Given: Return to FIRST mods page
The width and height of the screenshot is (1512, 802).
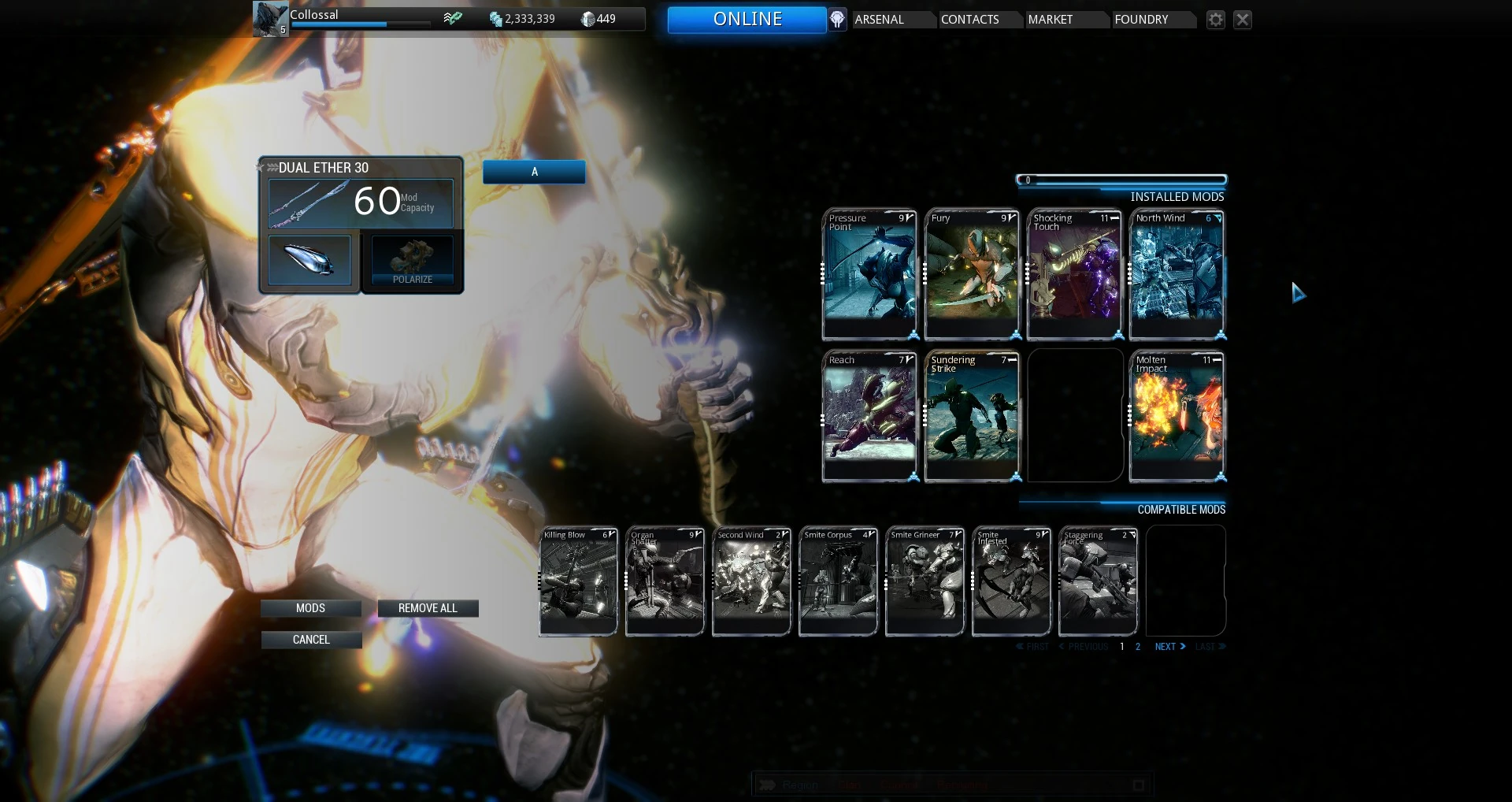Looking at the screenshot, I should (1033, 646).
